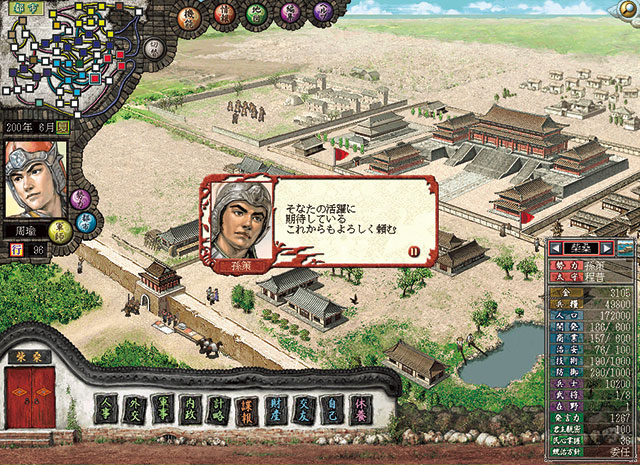Choose the 軍事 military command
This screenshot has width=640, height=465.
(164, 408)
